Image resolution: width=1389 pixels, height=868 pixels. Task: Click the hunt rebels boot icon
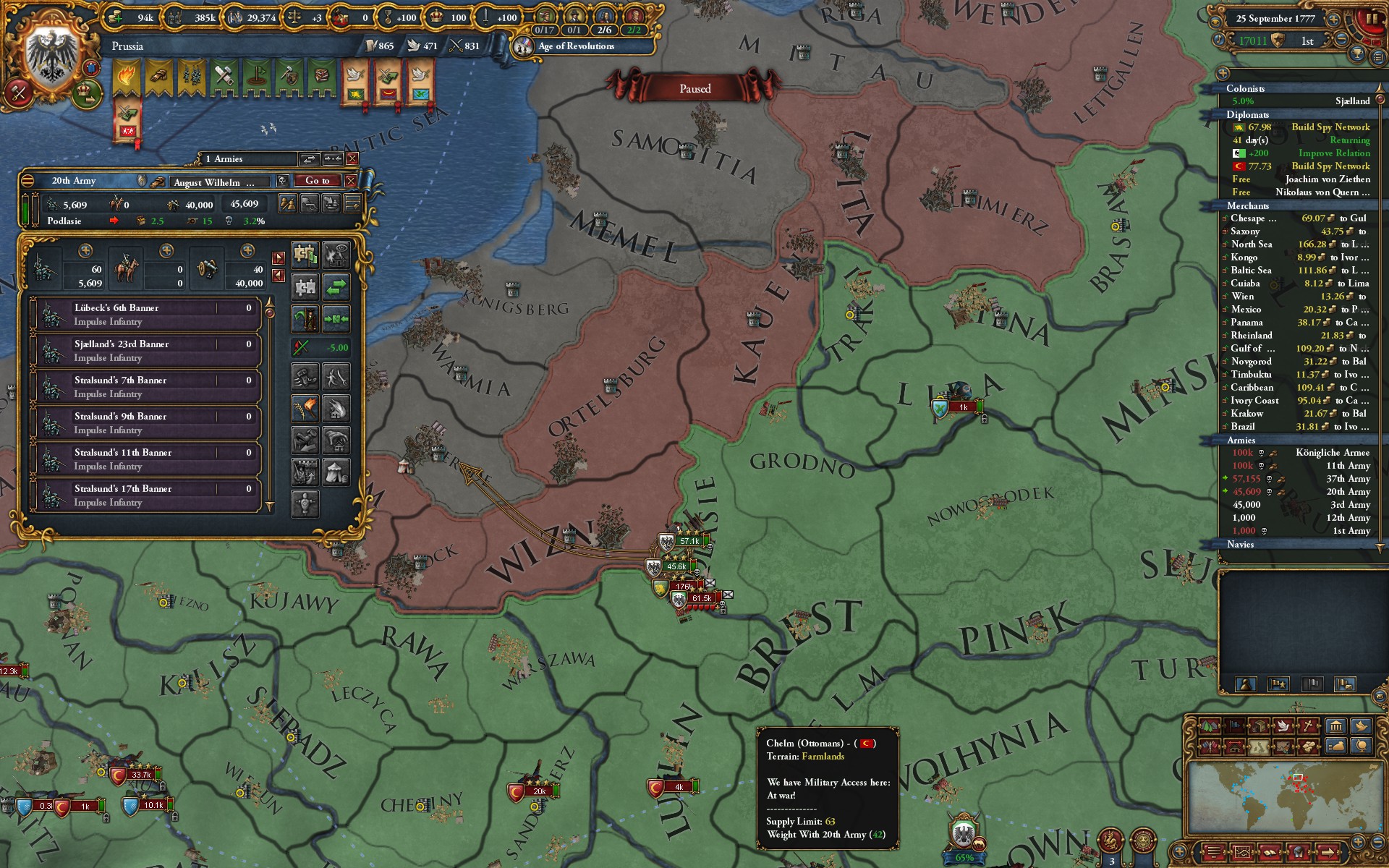pos(305,377)
